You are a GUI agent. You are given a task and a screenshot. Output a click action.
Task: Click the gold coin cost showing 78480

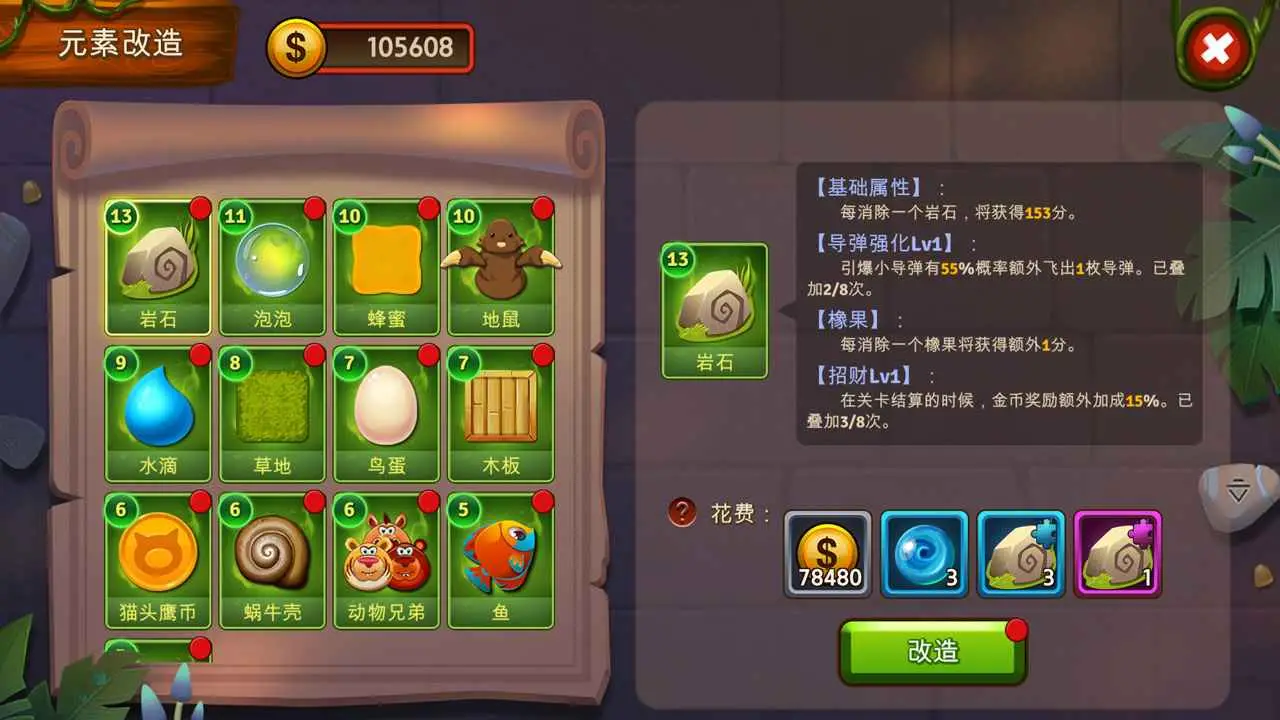pos(828,551)
